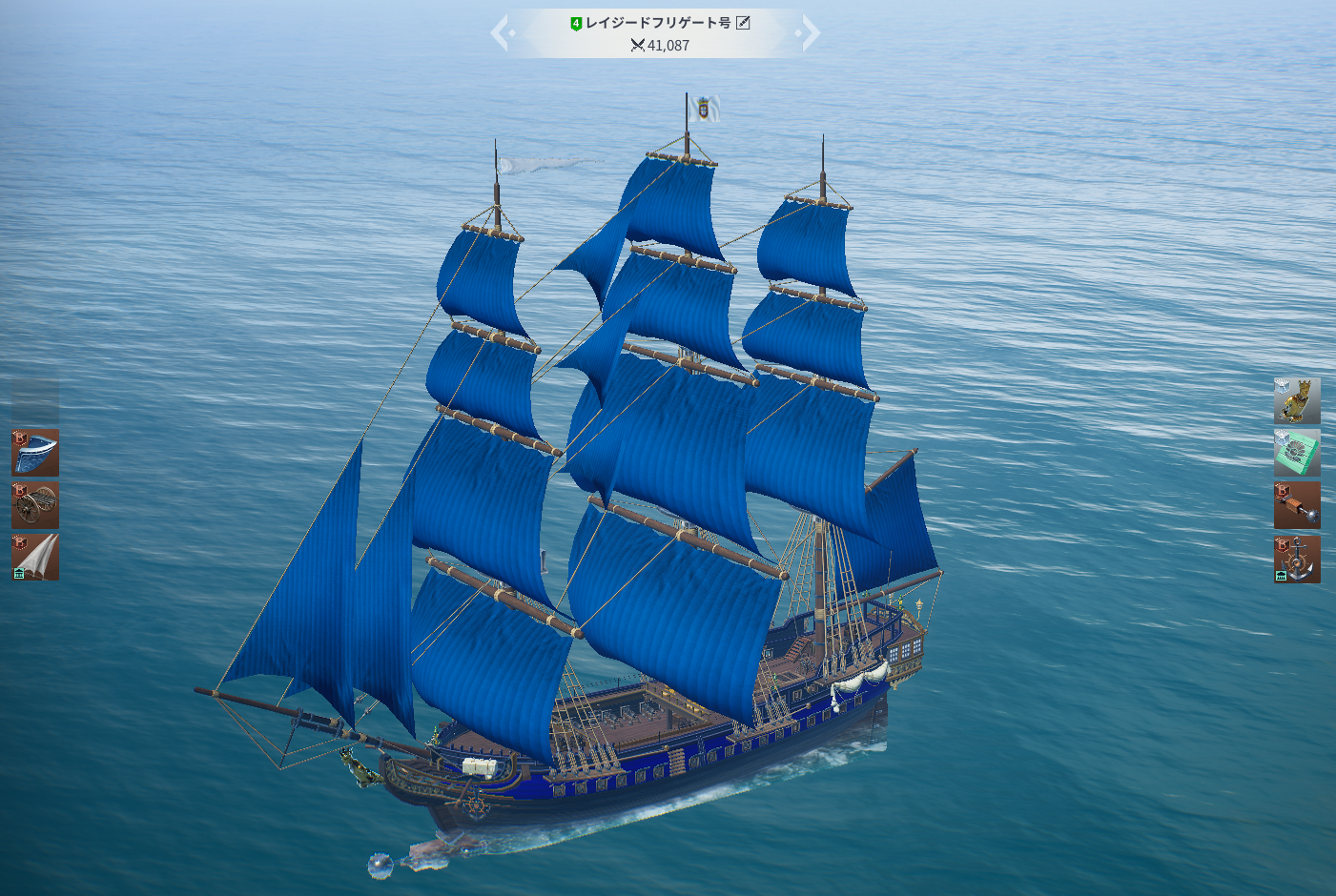1336x896 pixels.
Task: Open the anchor and wheel equipment slot
Action: (1297, 559)
